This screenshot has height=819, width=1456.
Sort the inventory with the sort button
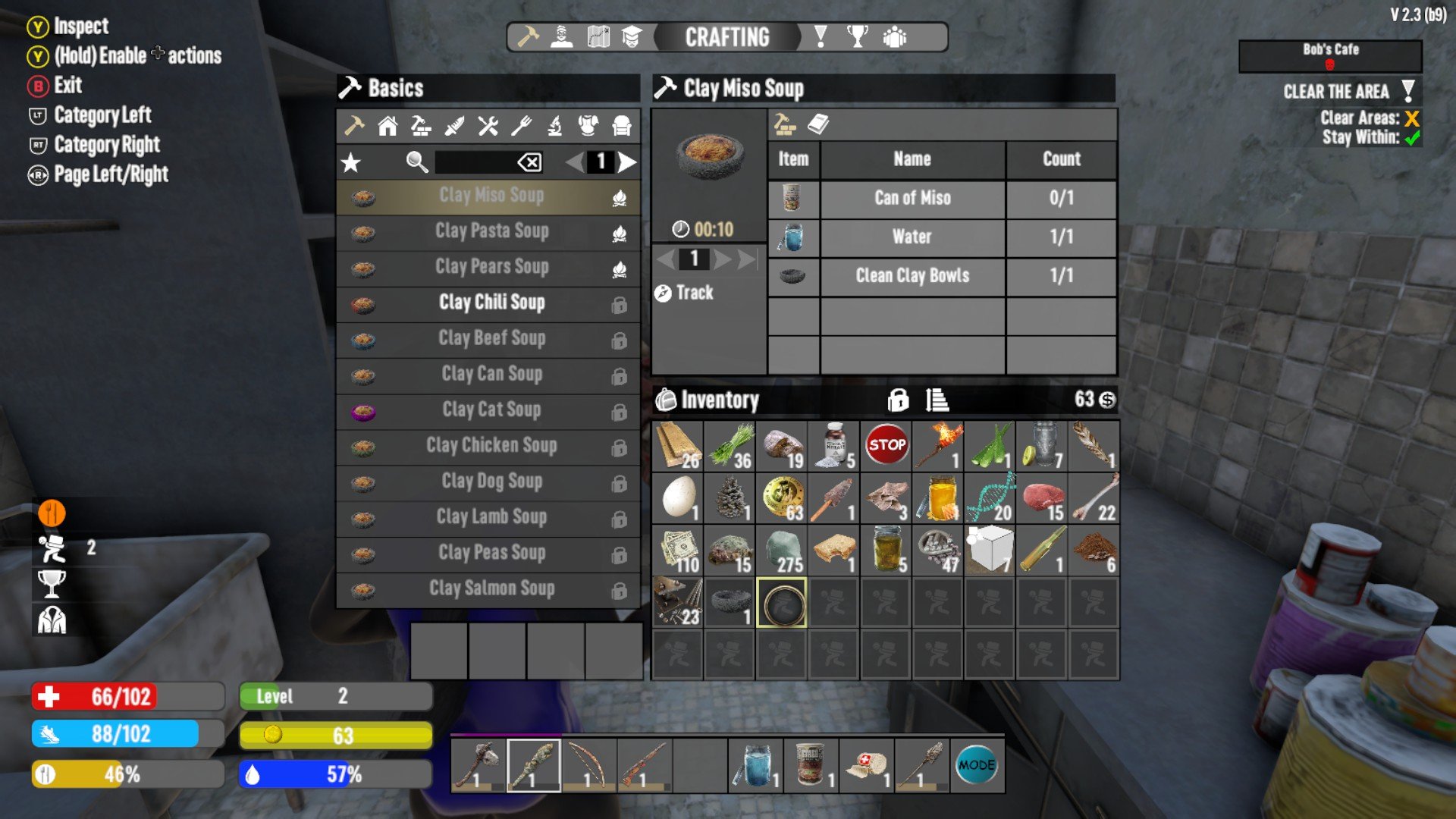click(937, 400)
